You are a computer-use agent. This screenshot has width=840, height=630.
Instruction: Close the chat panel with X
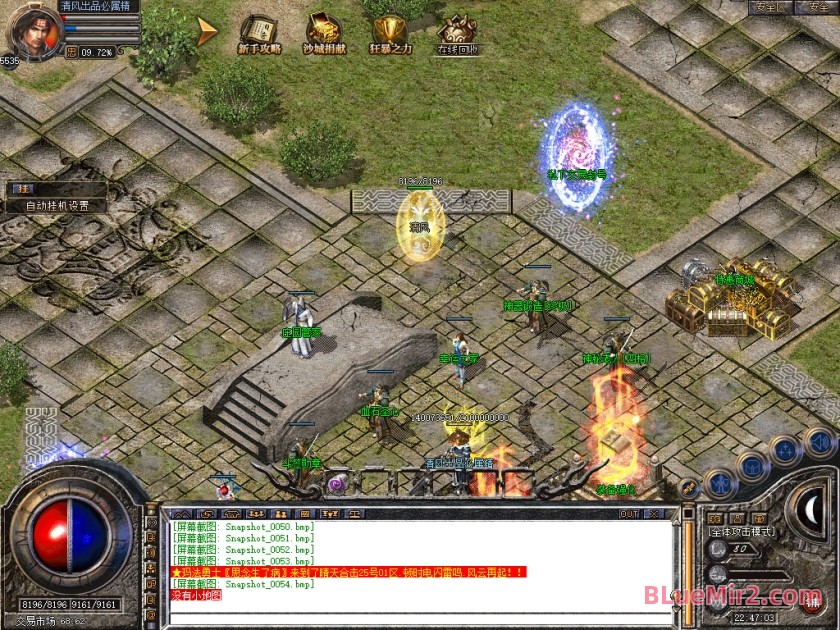pyautogui.click(x=656, y=514)
